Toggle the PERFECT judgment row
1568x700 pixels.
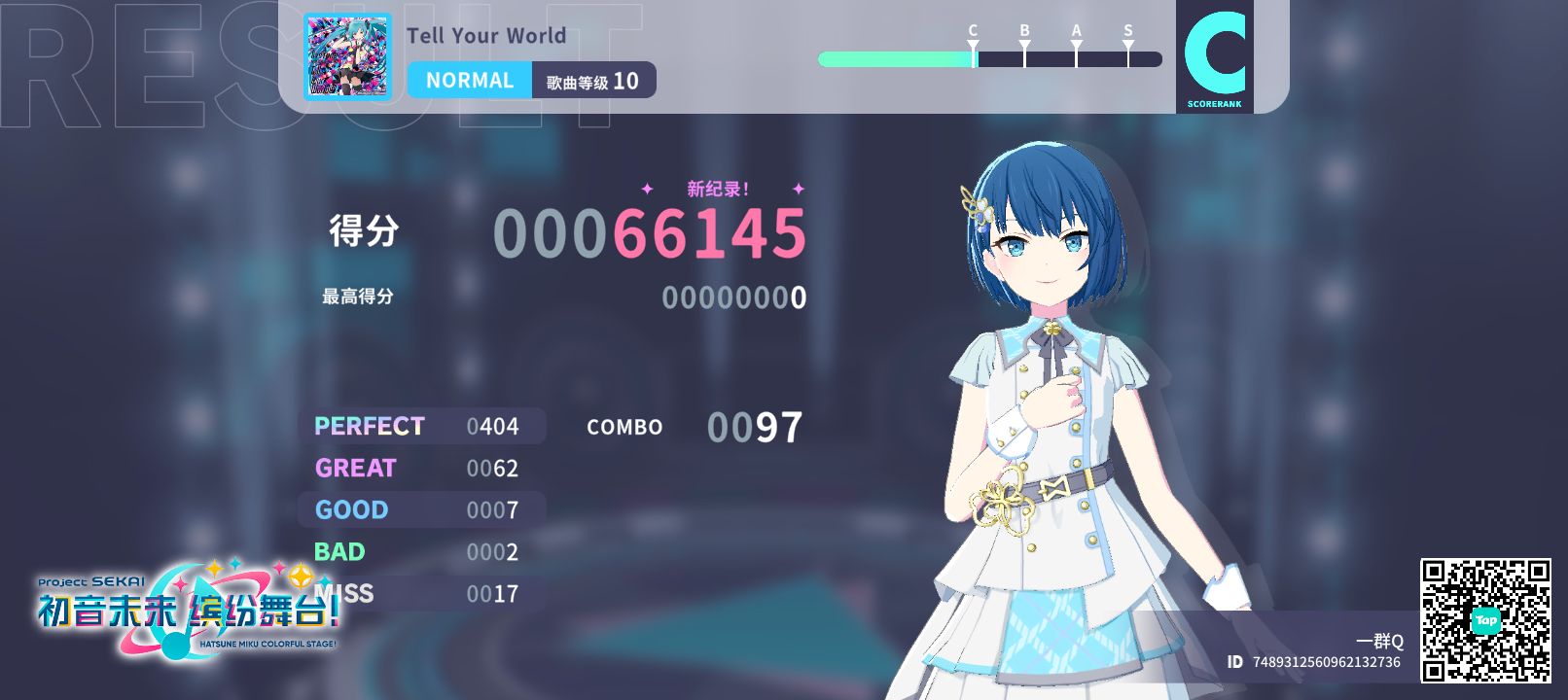423,426
